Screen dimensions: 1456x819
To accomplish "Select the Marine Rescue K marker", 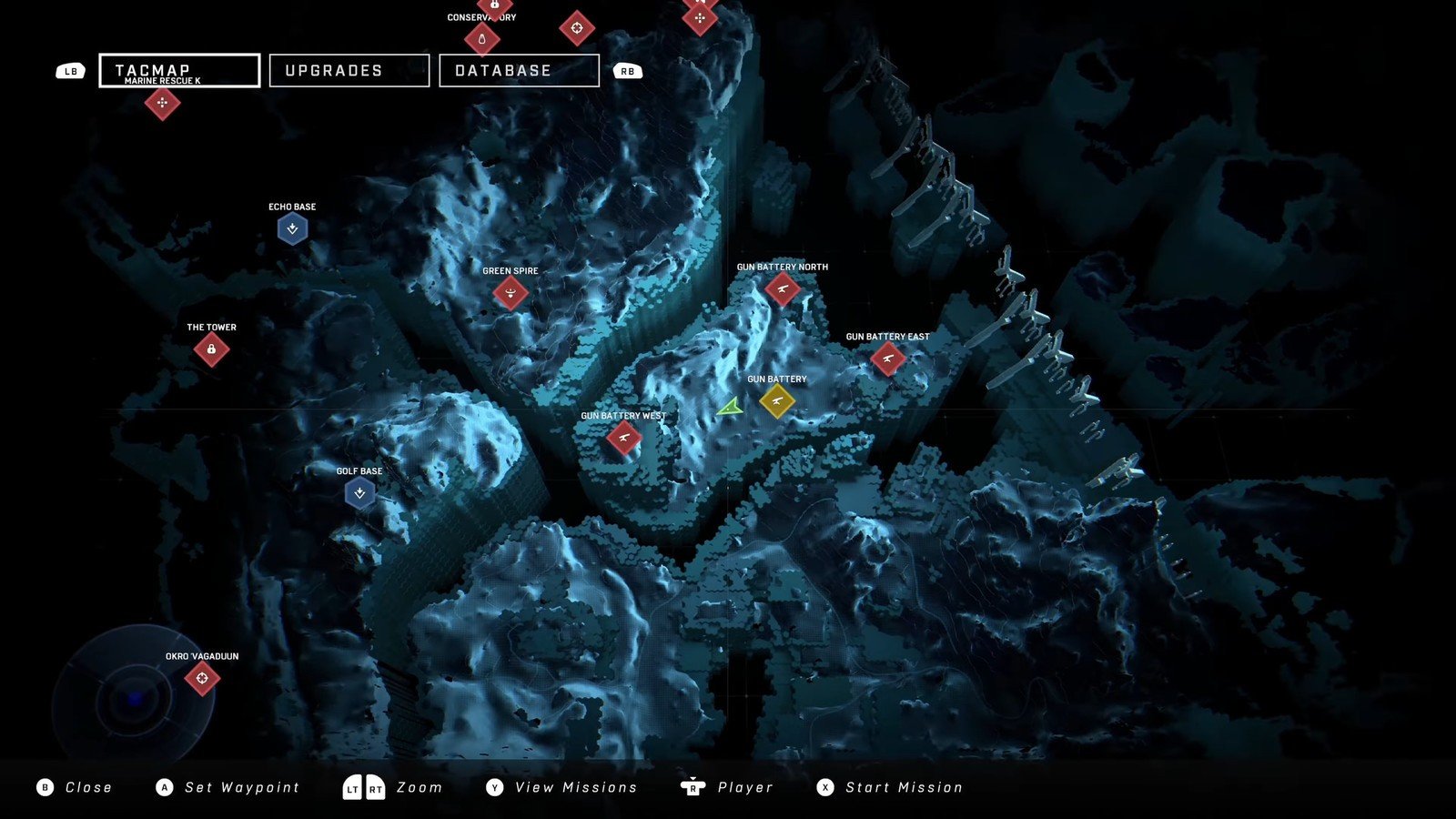I will point(162,103).
